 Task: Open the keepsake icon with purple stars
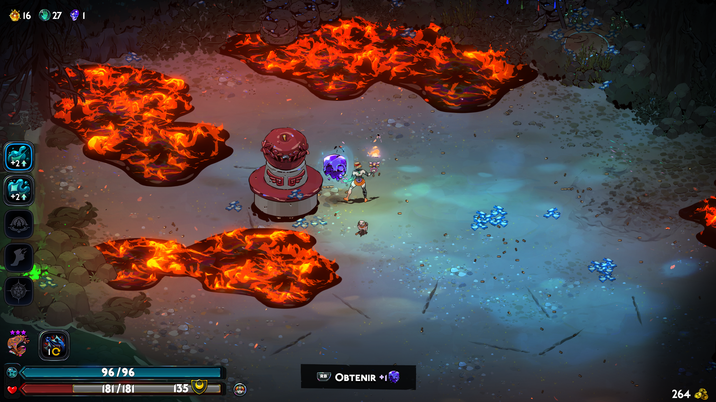coord(18,345)
